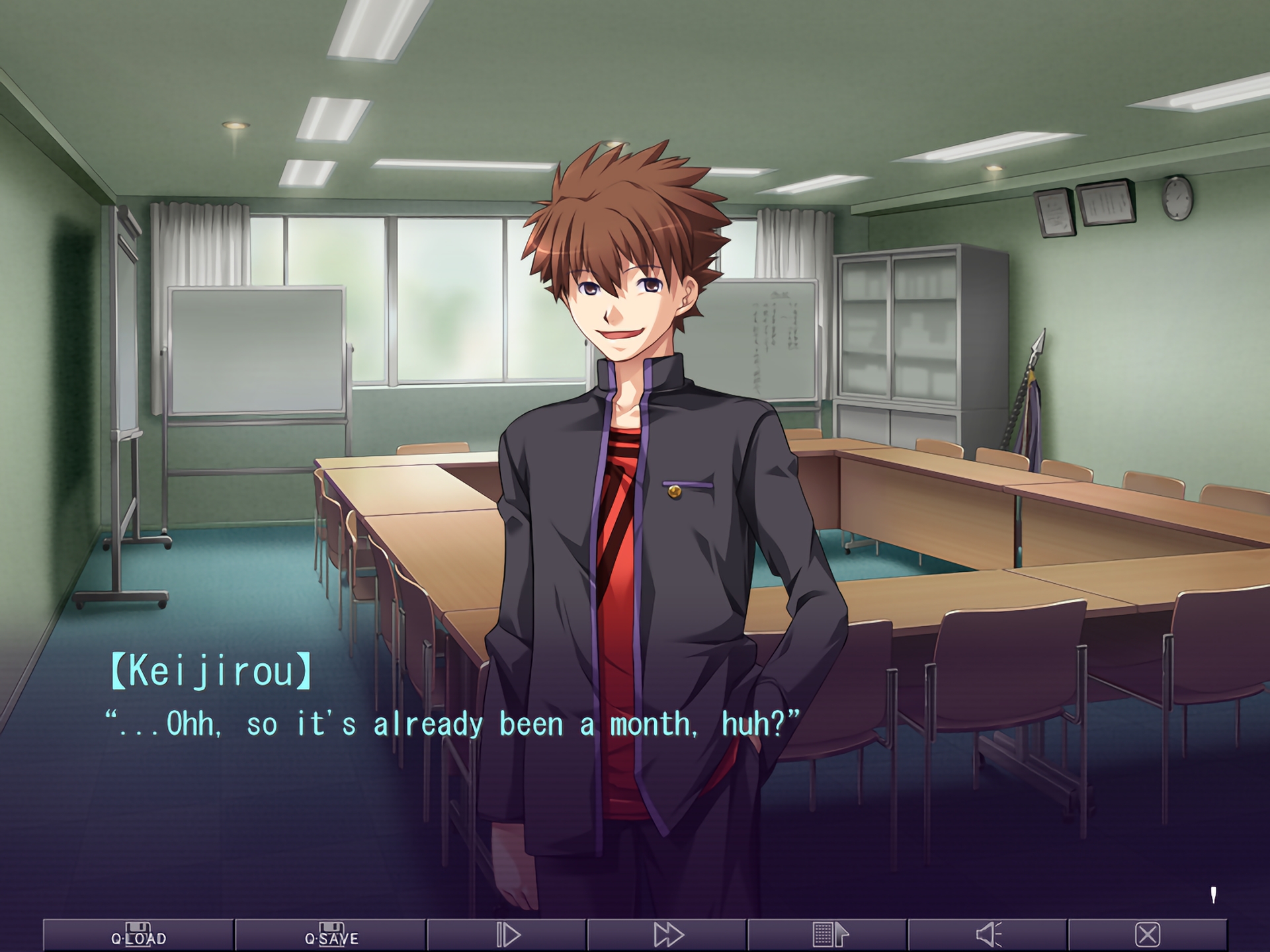
Task: Replay voice with the speaker icon
Action: click(988, 935)
